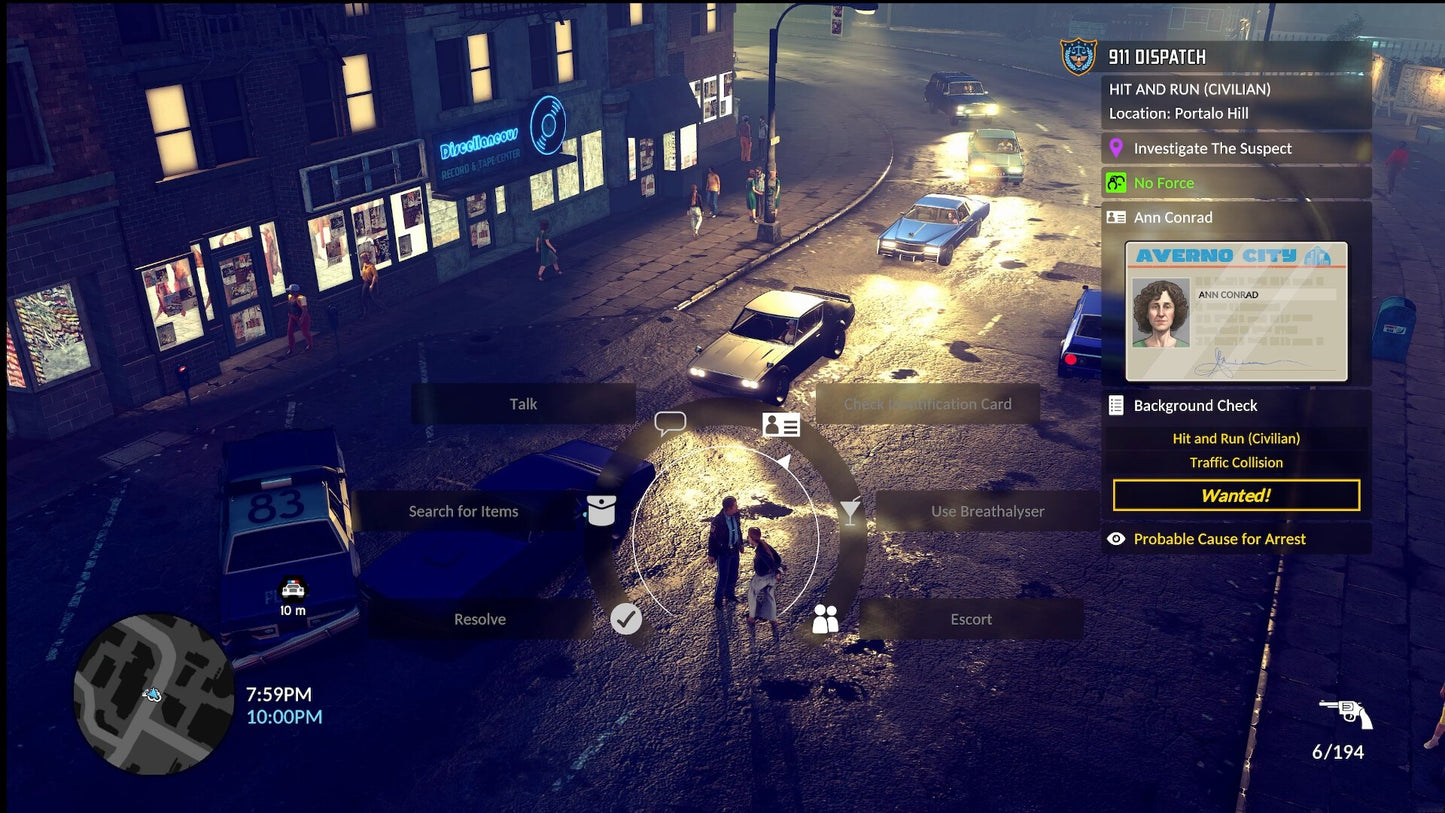Select the Background Check document icon
The height and width of the screenshot is (813, 1445).
[x=1116, y=405]
